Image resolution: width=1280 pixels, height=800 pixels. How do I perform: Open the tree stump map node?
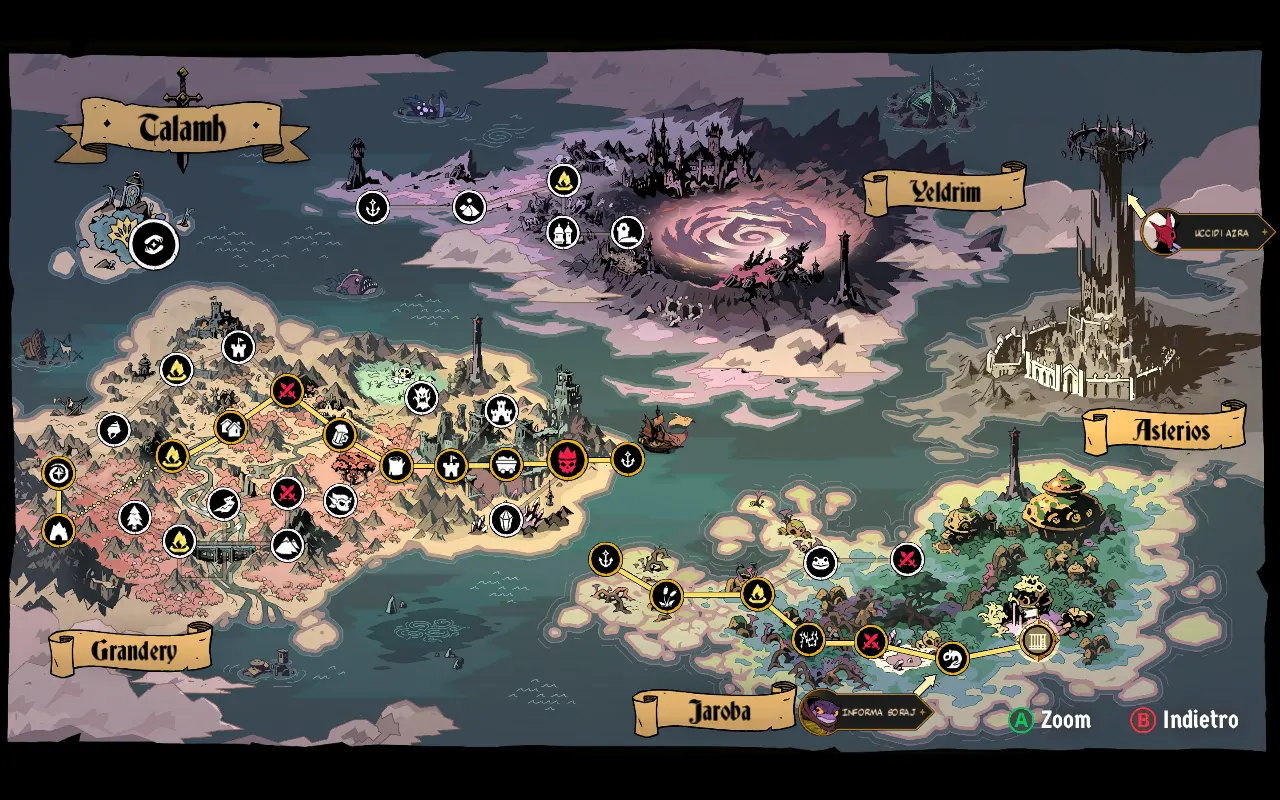click(x=397, y=465)
